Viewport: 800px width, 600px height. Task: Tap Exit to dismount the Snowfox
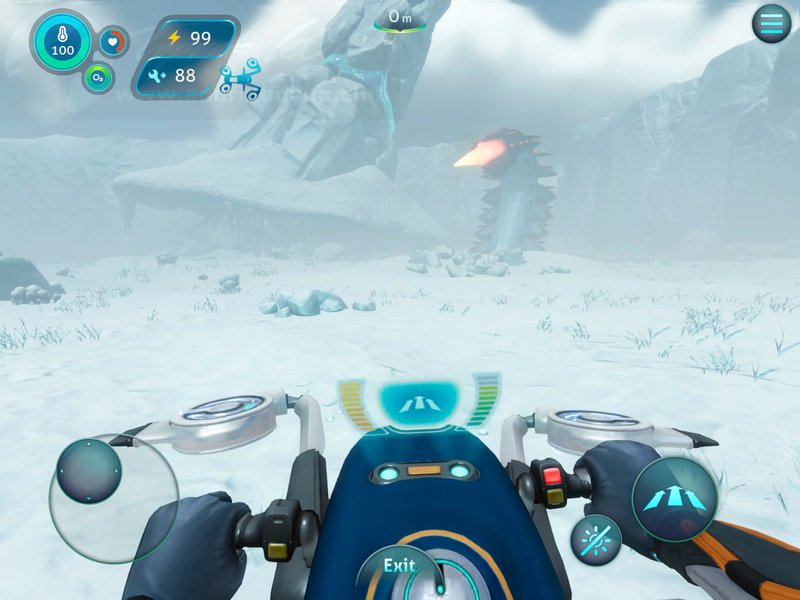(x=400, y=567)
